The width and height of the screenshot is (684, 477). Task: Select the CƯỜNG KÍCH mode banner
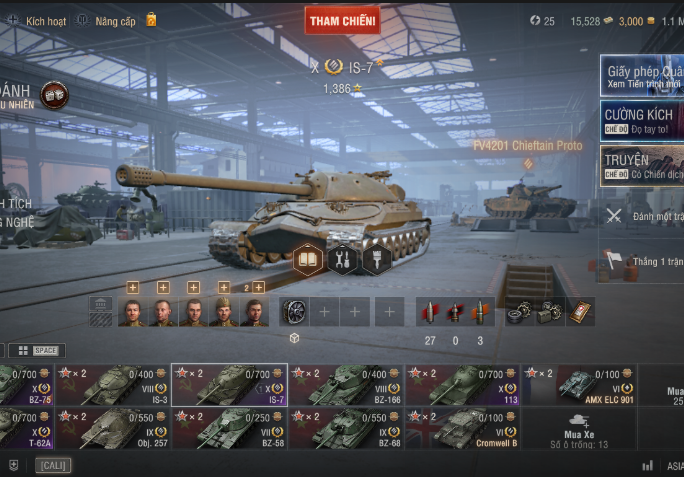click(x=642, y=121)
